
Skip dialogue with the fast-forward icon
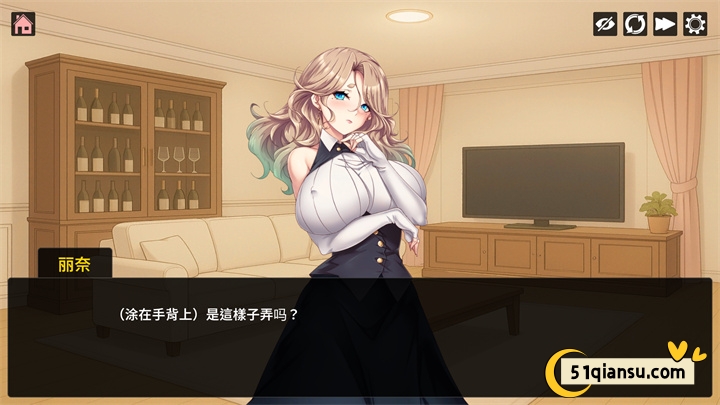[x=665, y=24]
